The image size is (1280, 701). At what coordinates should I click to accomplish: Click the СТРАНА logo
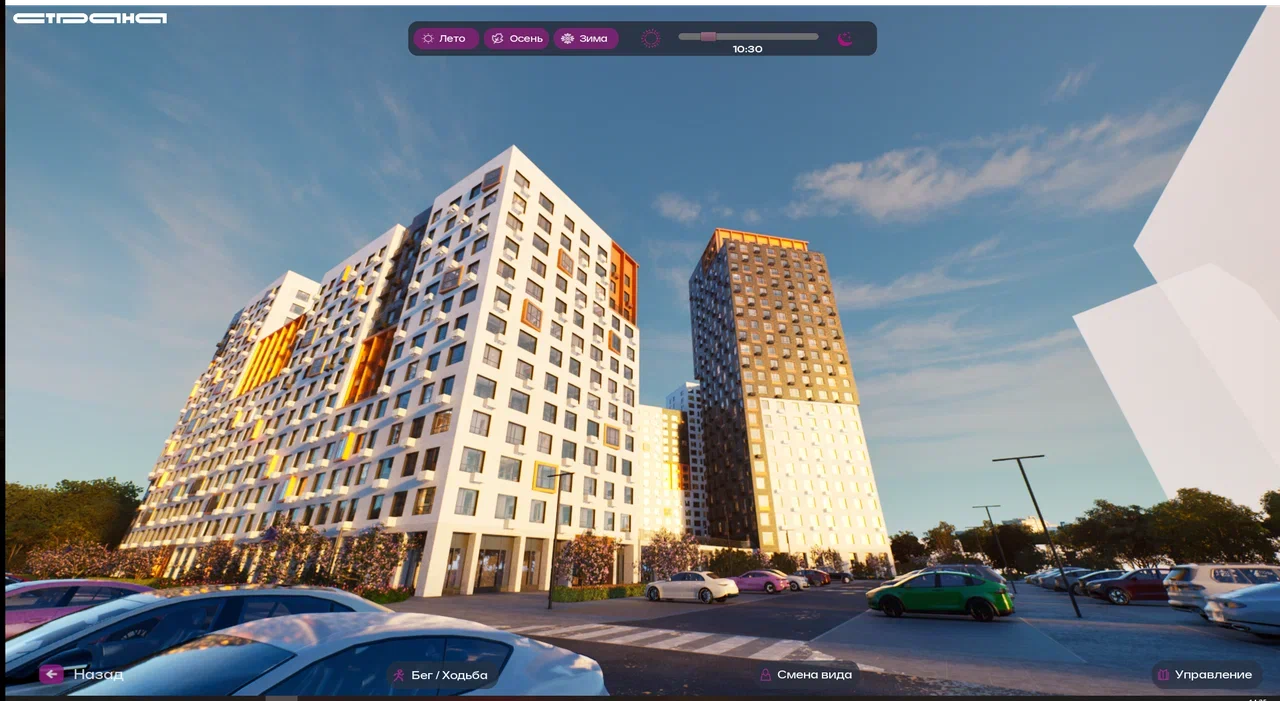(x=90, y=18)
